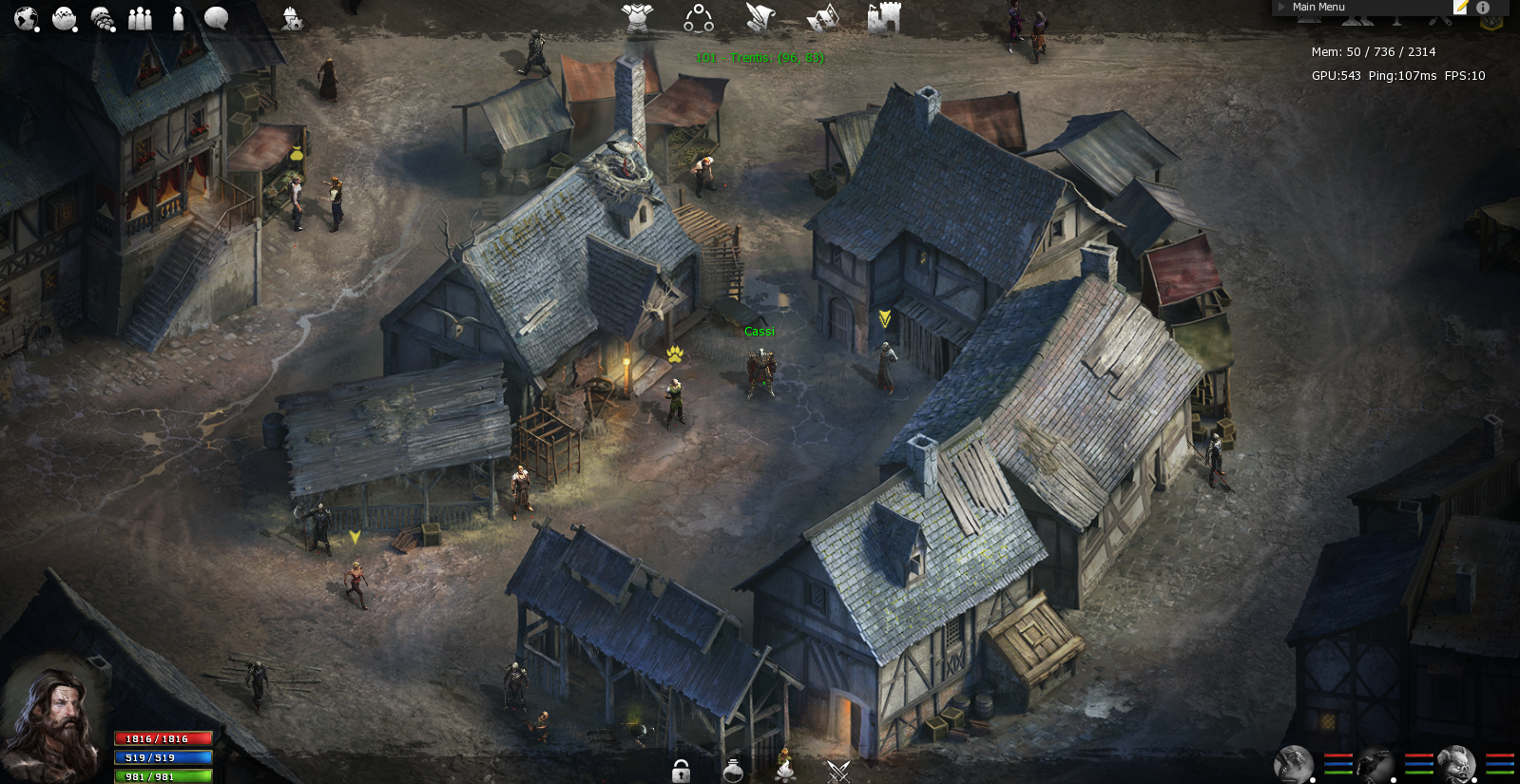Select the single person icon

(178, 18)
